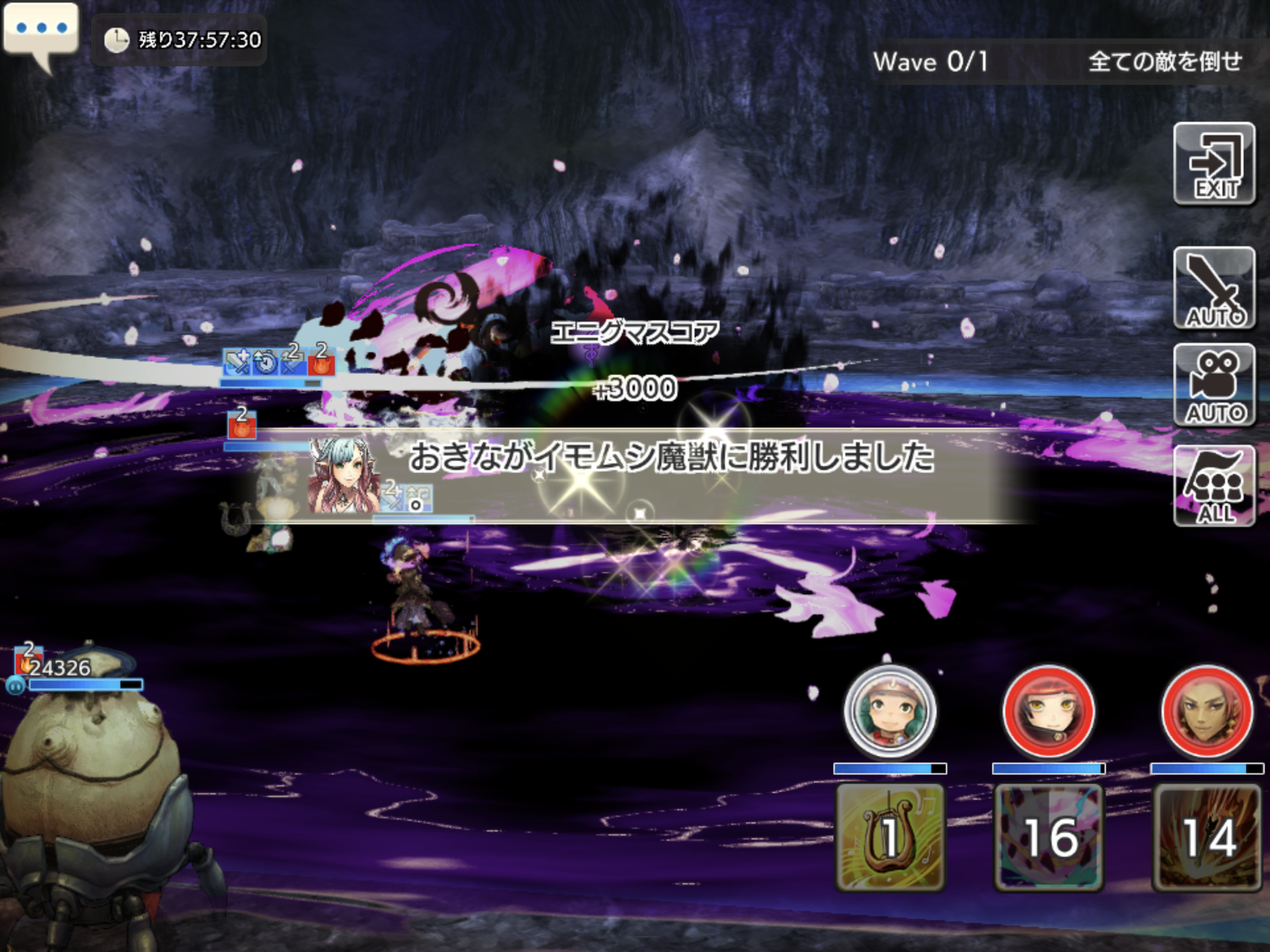Activate the ALL party button

pos(1214,486)
